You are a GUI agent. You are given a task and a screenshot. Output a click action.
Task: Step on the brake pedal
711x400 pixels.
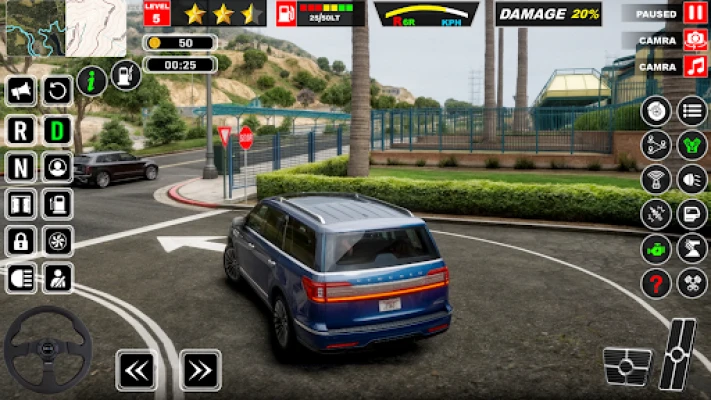628,367
